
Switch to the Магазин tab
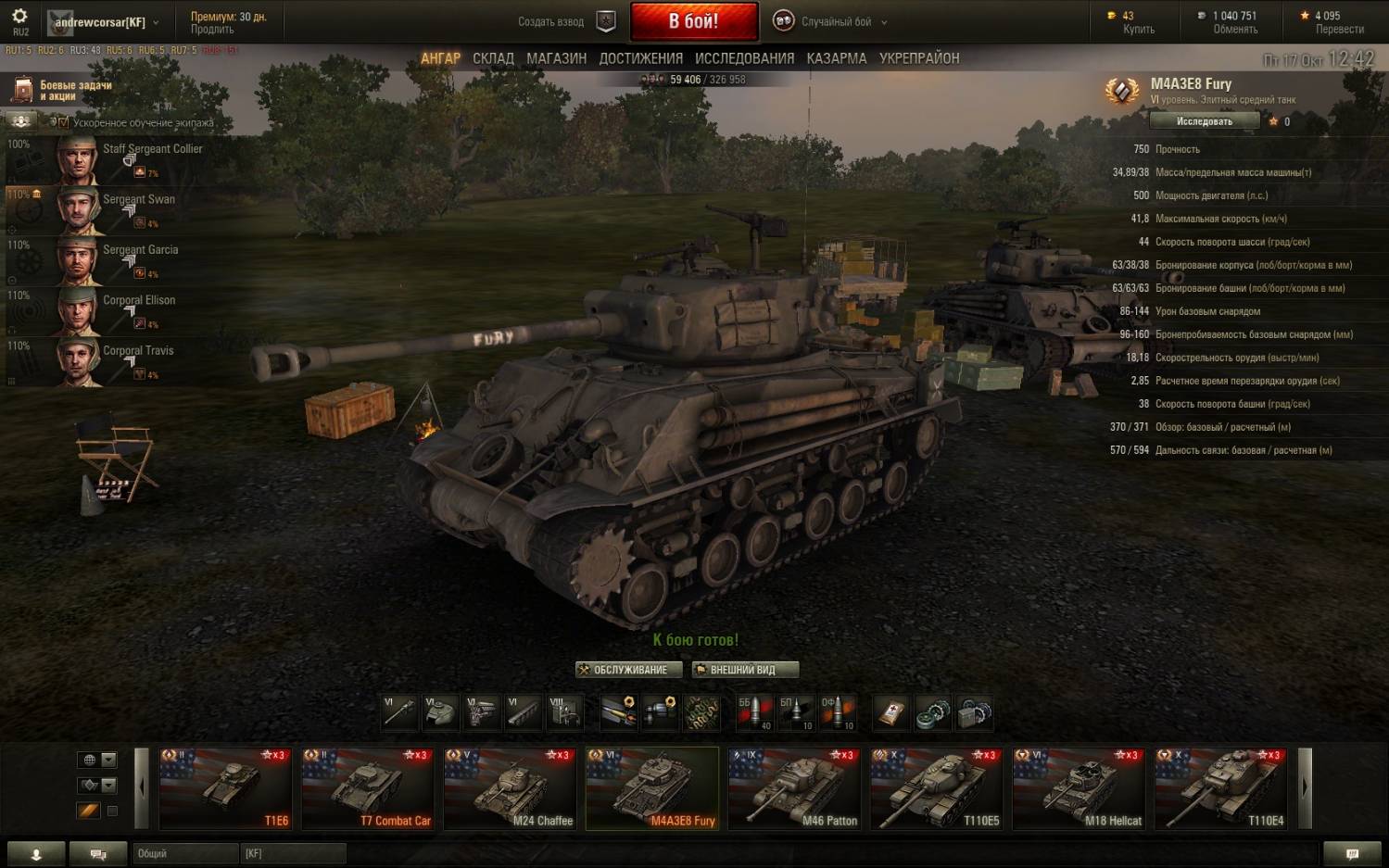coord(556,58)
